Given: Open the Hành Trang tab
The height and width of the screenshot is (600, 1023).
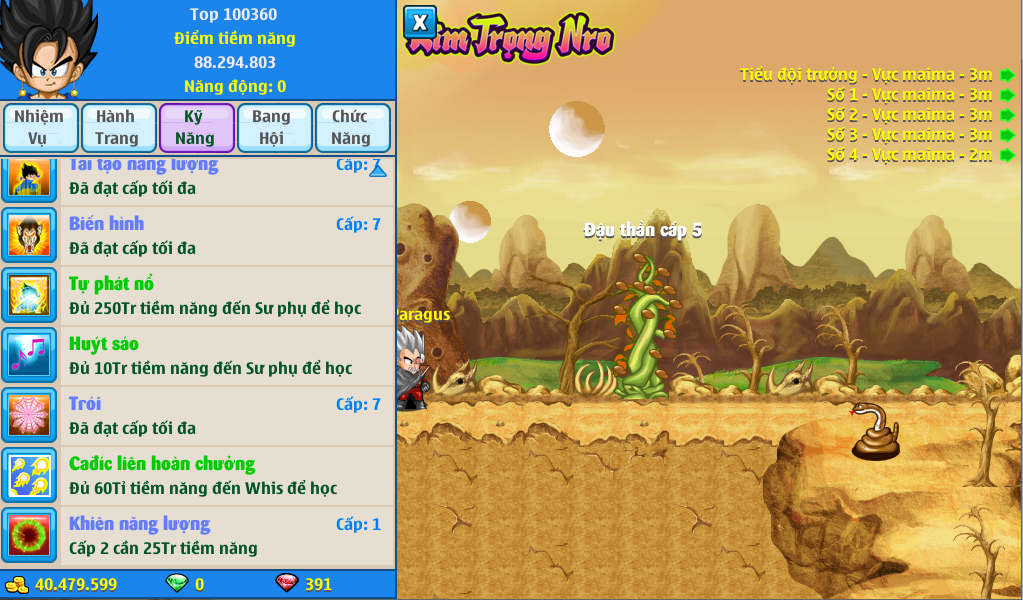Looking at the screenshot, I should tap(117, 127).
